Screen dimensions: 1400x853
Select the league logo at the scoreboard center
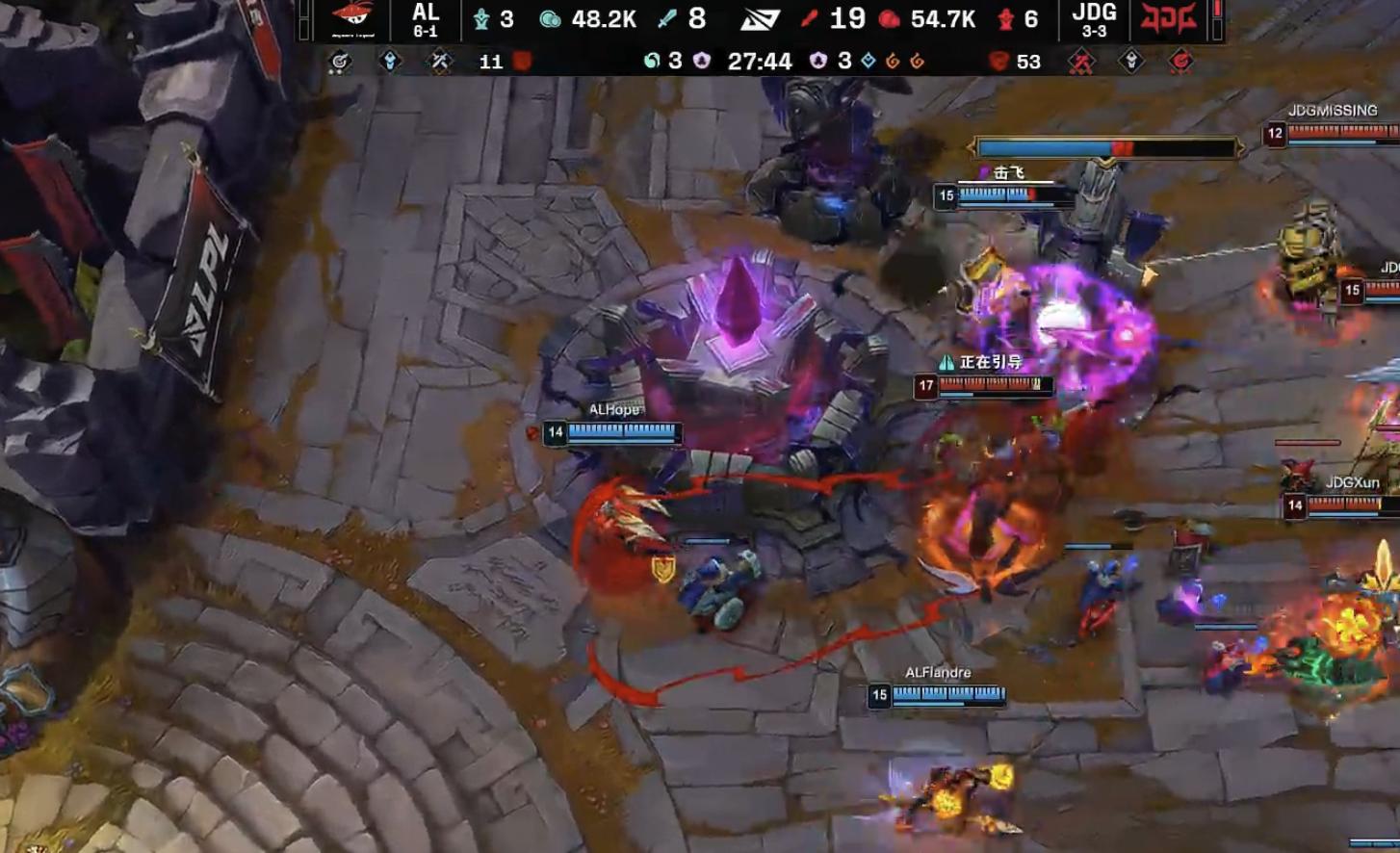(x=760, y=19)
